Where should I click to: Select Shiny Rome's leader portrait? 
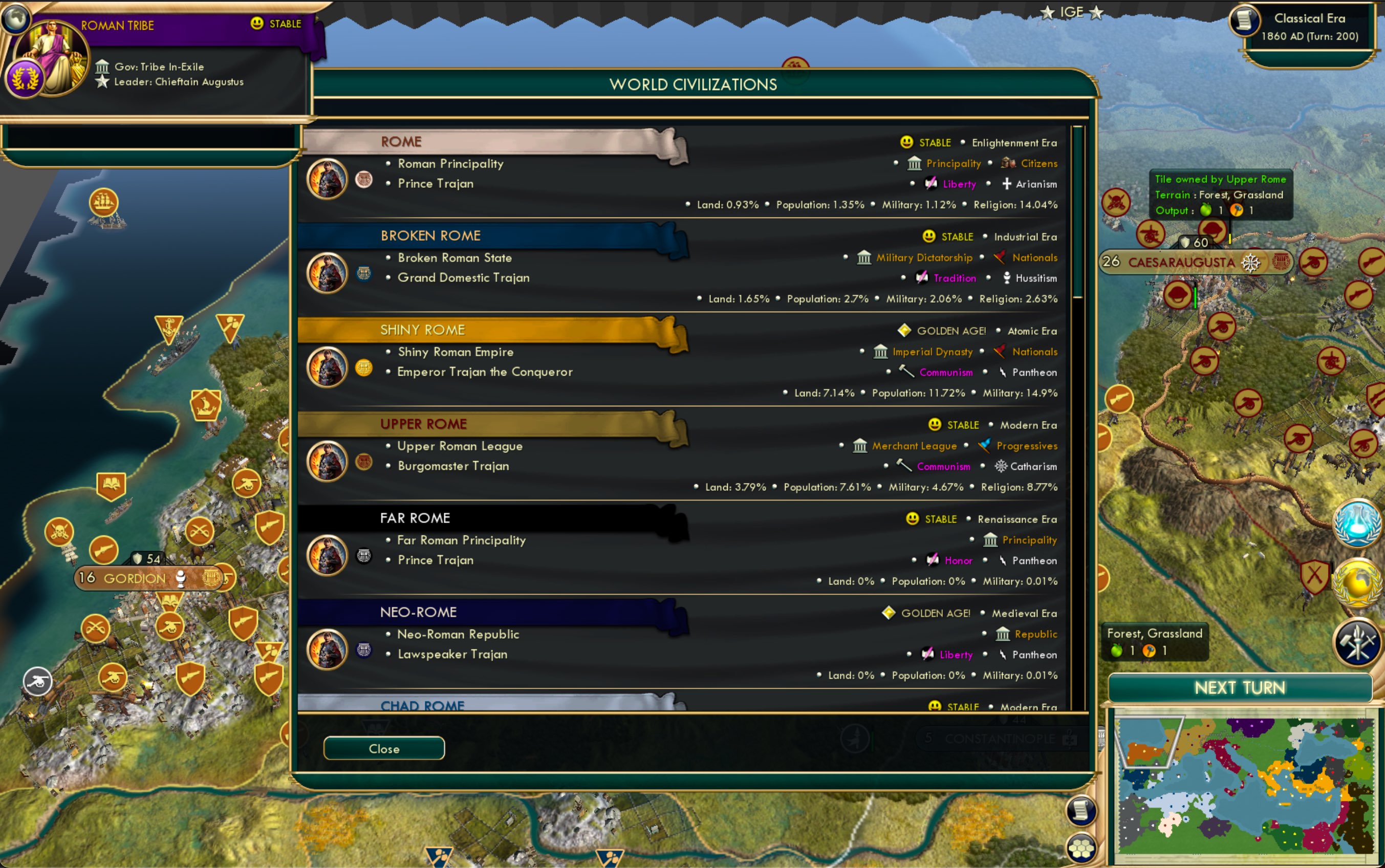point(327,367)
